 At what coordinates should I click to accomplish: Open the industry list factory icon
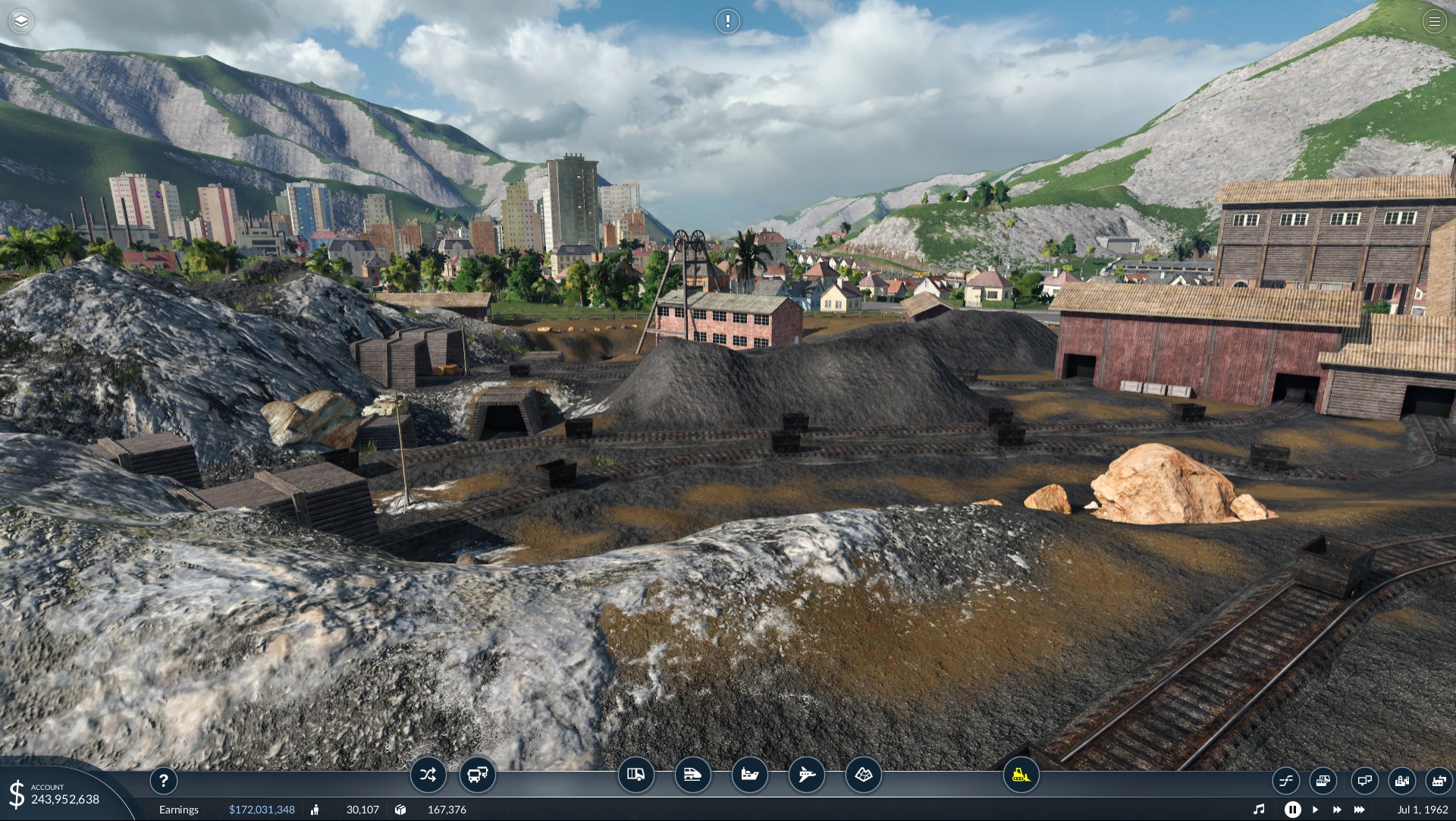pyautogui.click(x=1439, y=780)
